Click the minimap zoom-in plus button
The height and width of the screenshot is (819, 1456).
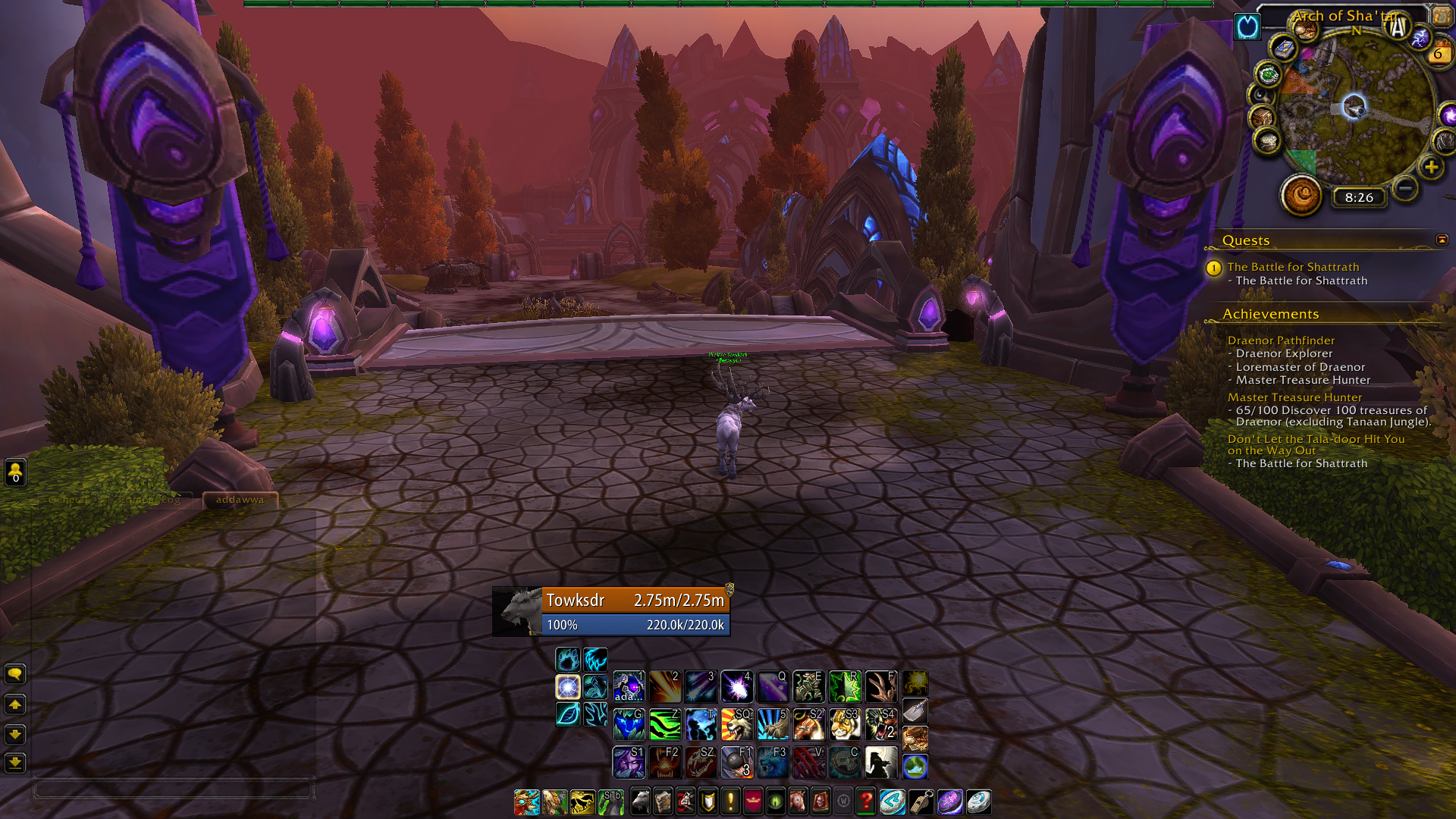pyautogui.click(x=1431, y=168)
